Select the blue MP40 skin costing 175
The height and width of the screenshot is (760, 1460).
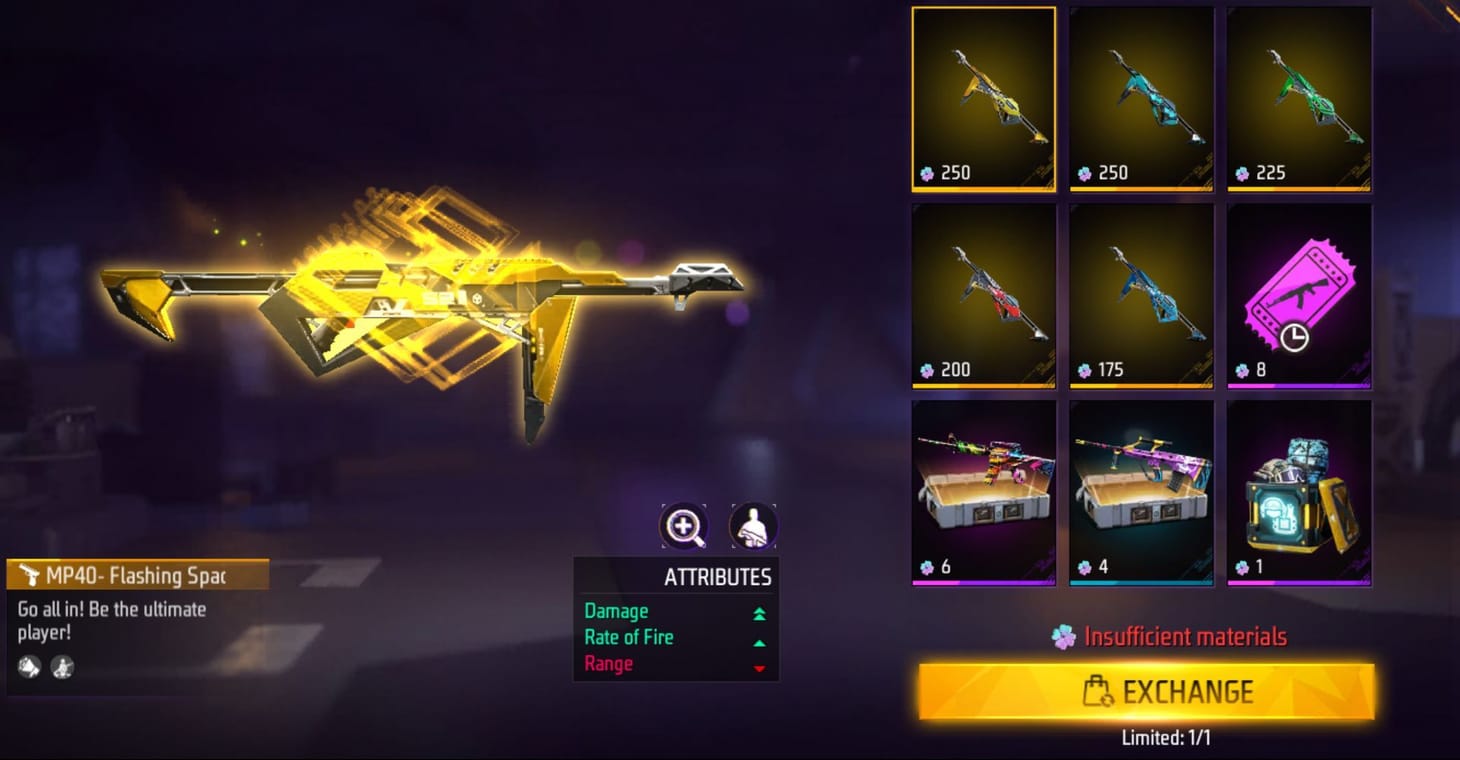(1141, 295)
